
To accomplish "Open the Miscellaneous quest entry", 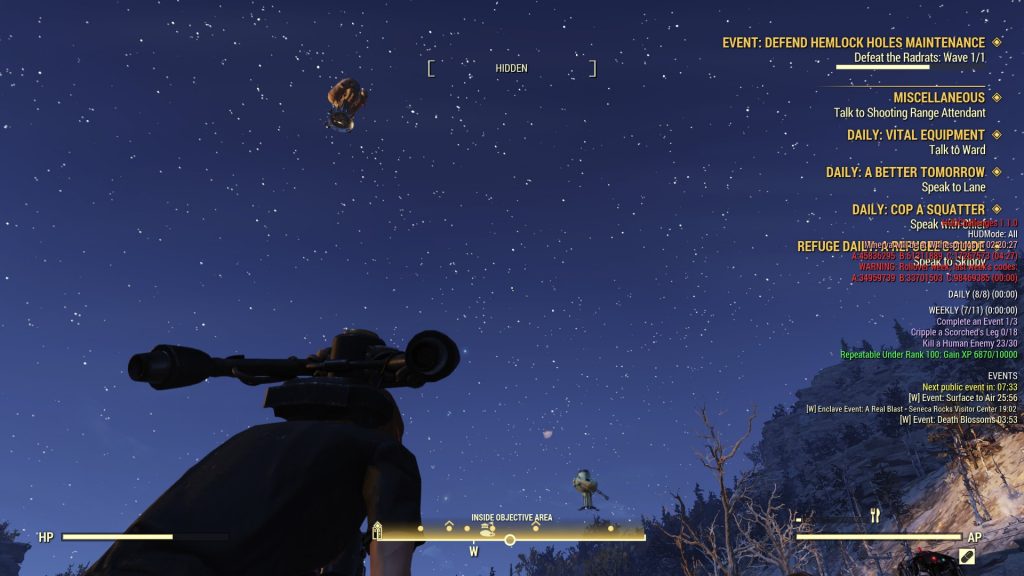I will (939, 98).
